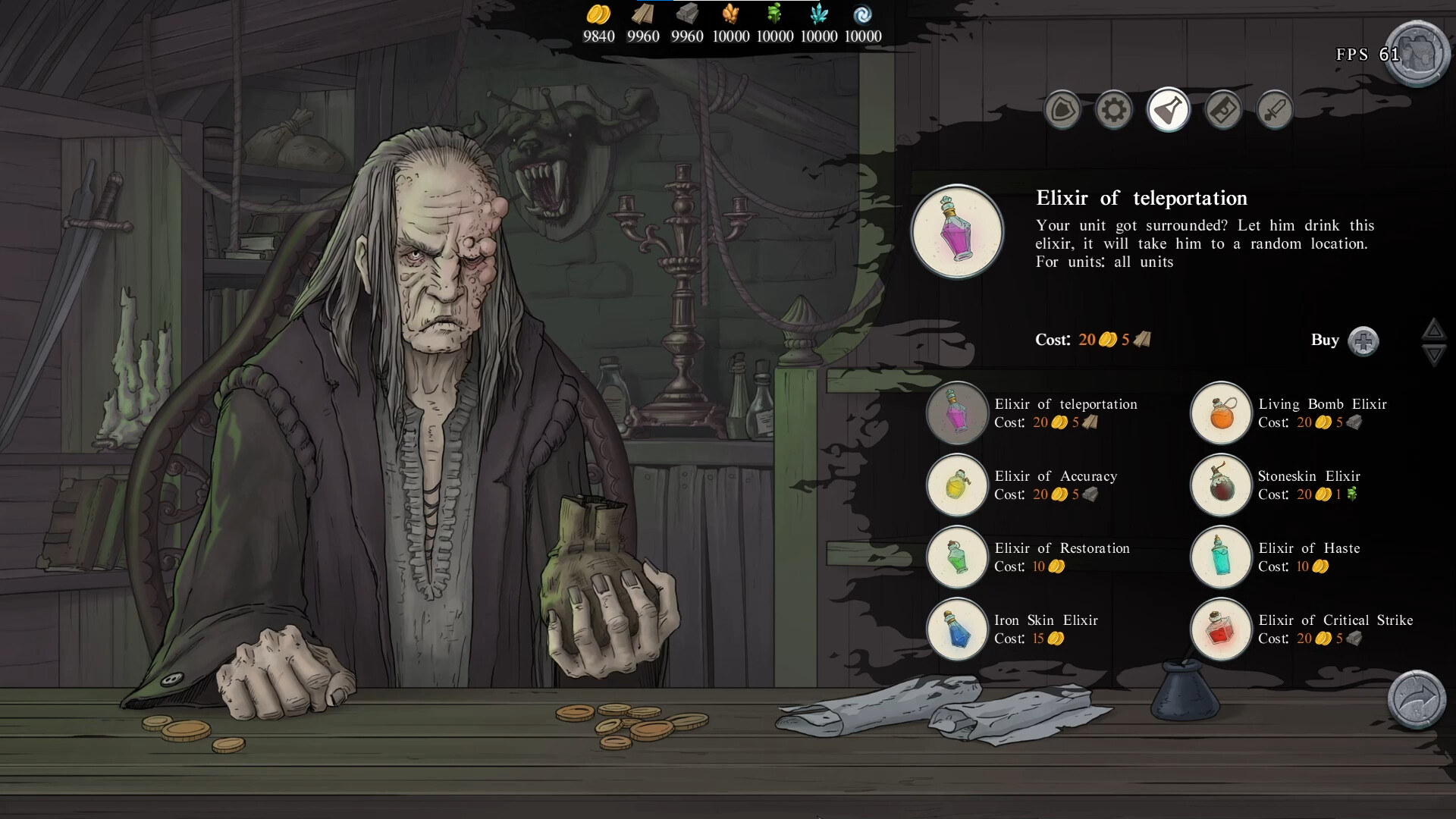The width and height of the screenshot is (1456, 819).
Task: Select the Elixir of Haste
Action: pyautogui.click(x=1220, y=557)
